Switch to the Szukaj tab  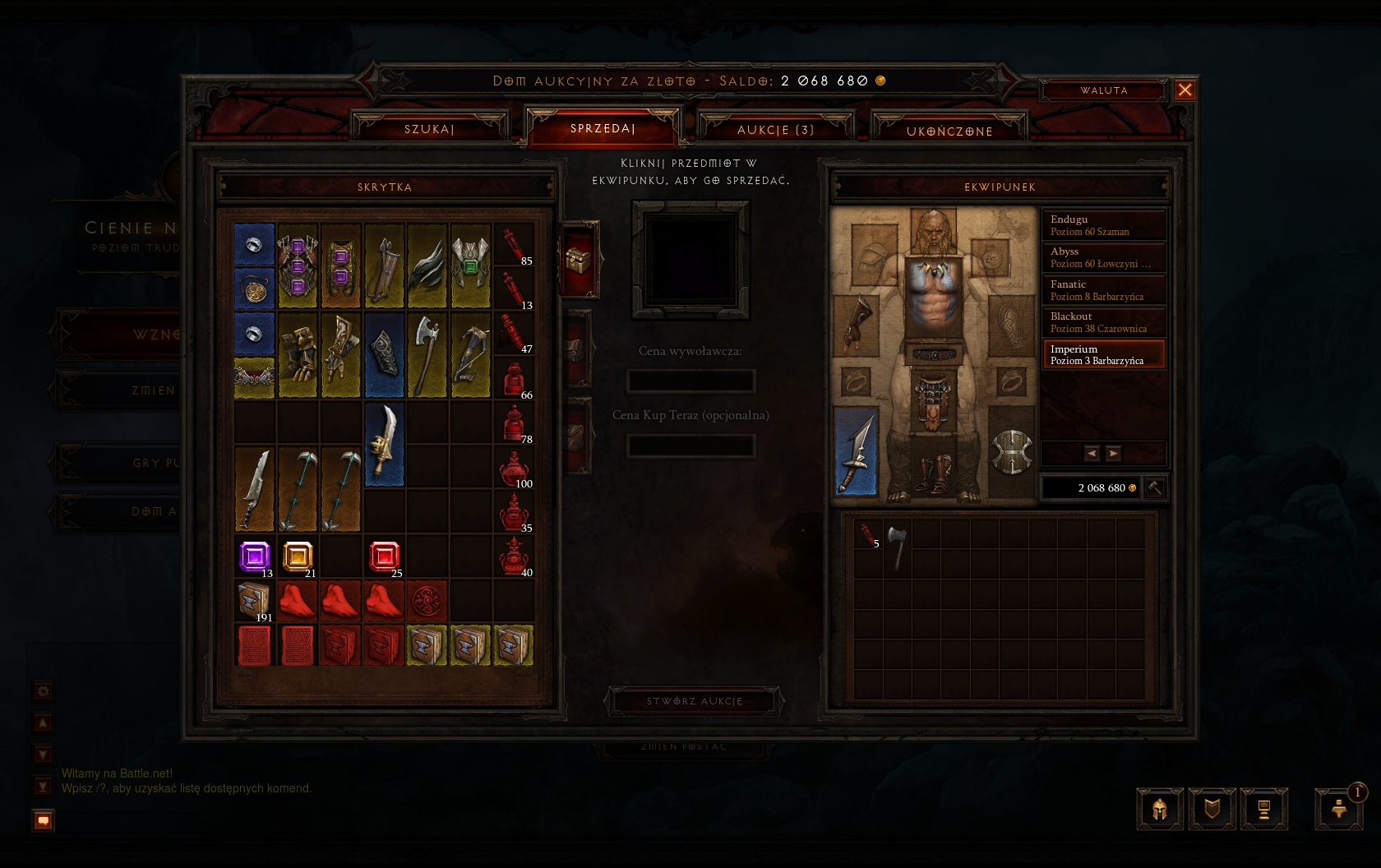tap(429, 129)
